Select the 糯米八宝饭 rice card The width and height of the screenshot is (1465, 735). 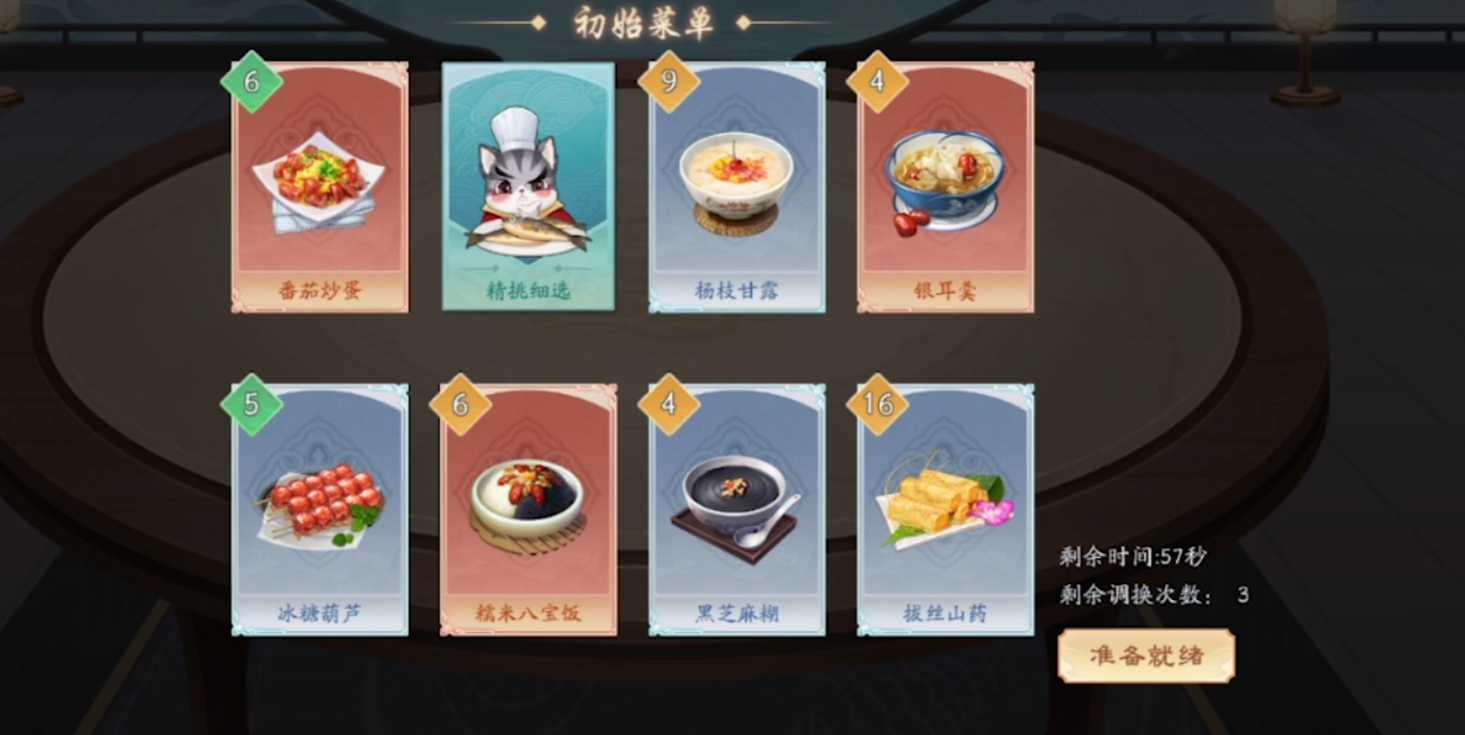coord(527,510)
